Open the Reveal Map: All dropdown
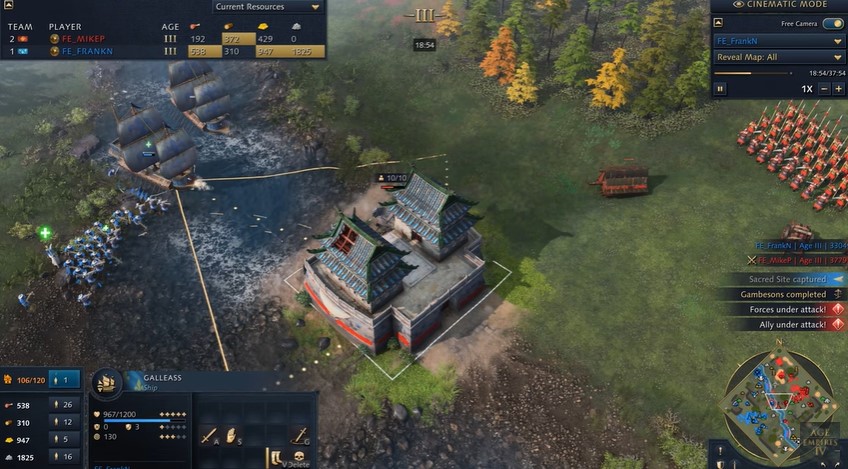 pos(778,57)
